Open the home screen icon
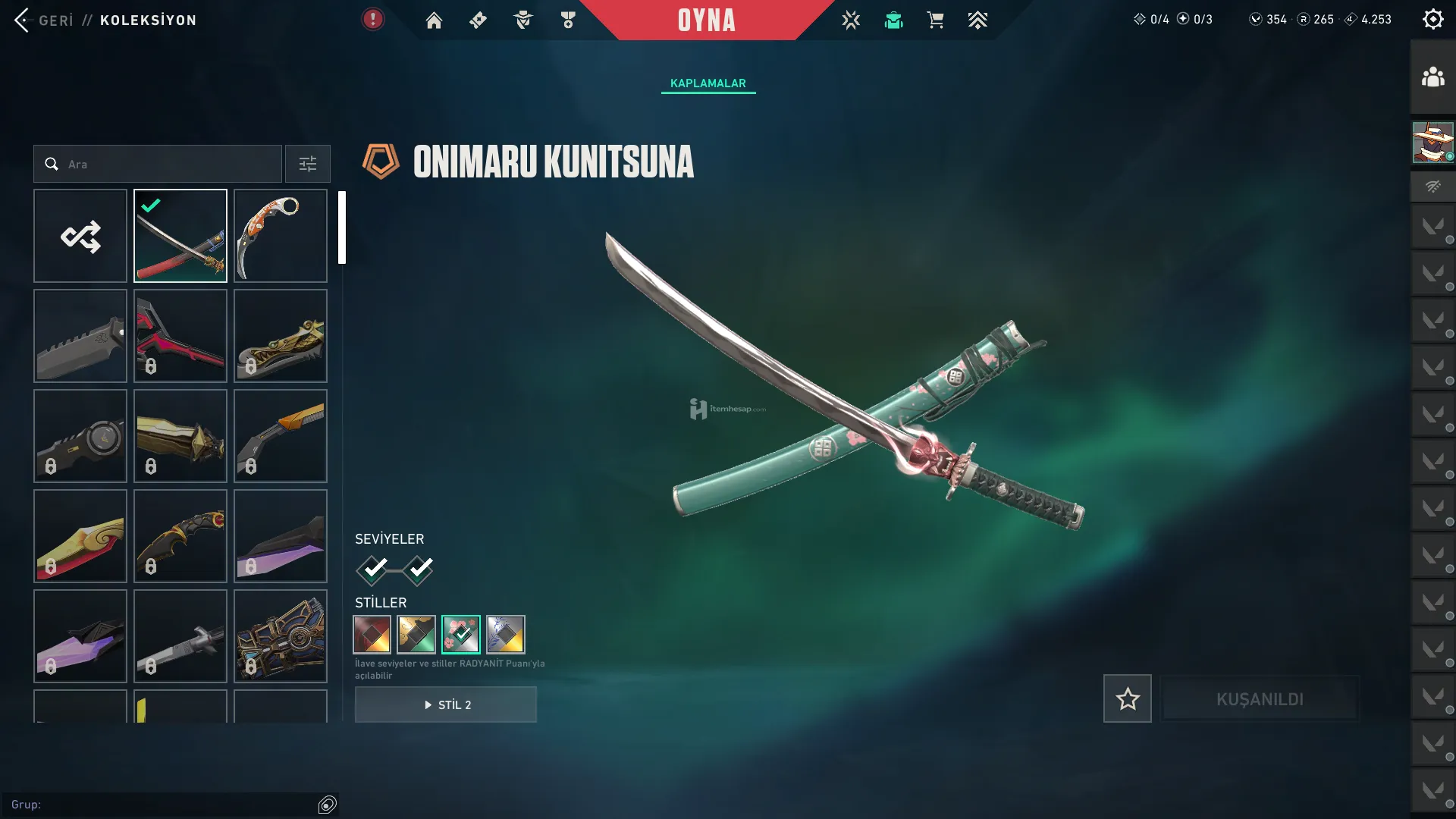 434,20
